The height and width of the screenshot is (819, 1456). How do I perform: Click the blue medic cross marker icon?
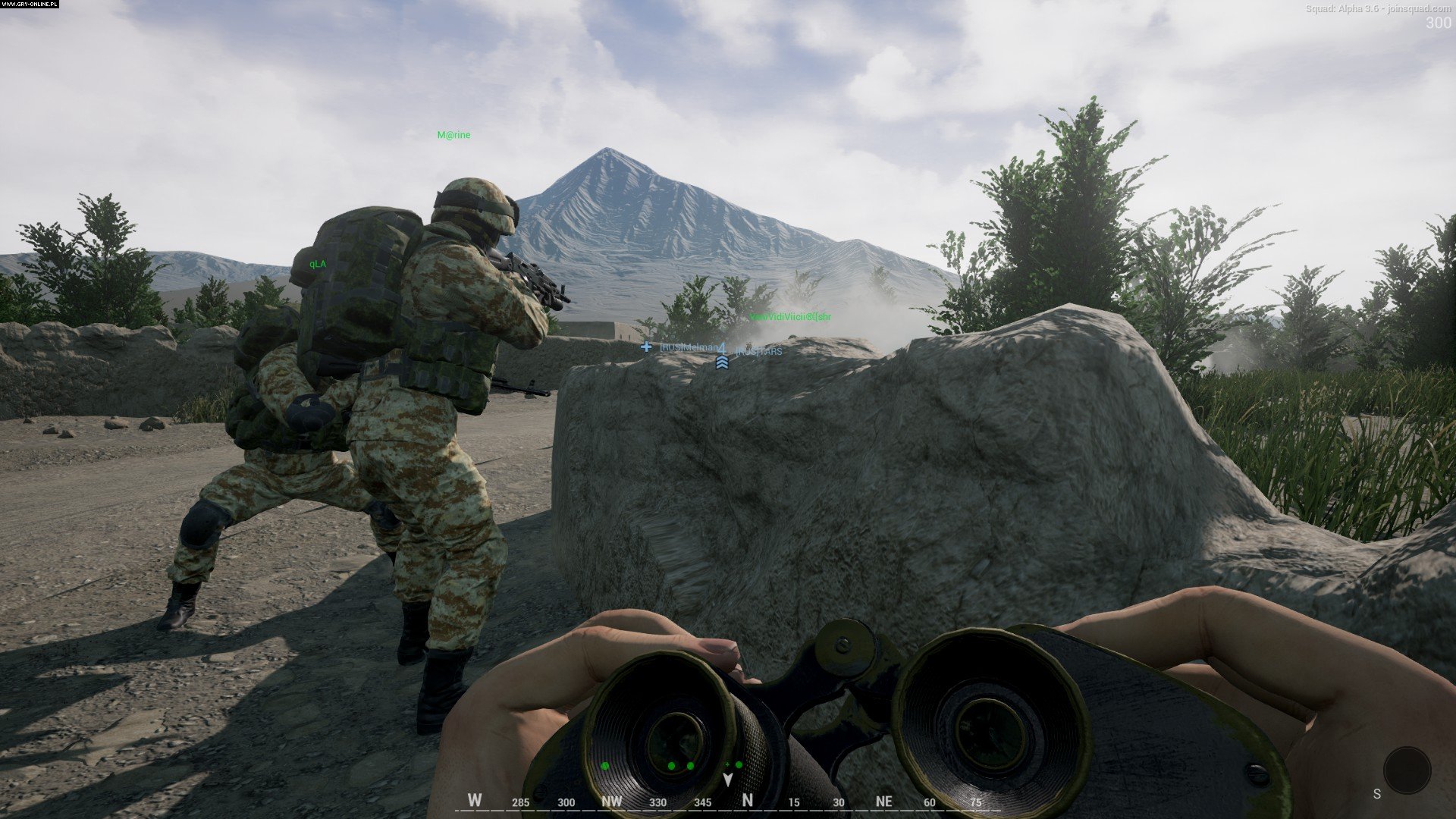click(x=646, y=347)
